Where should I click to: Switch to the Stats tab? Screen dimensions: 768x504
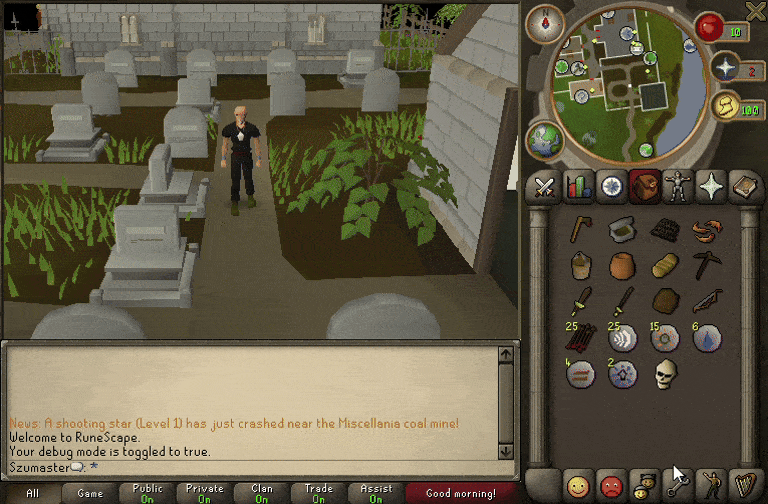pyautogui.click(x=577, y=187)
